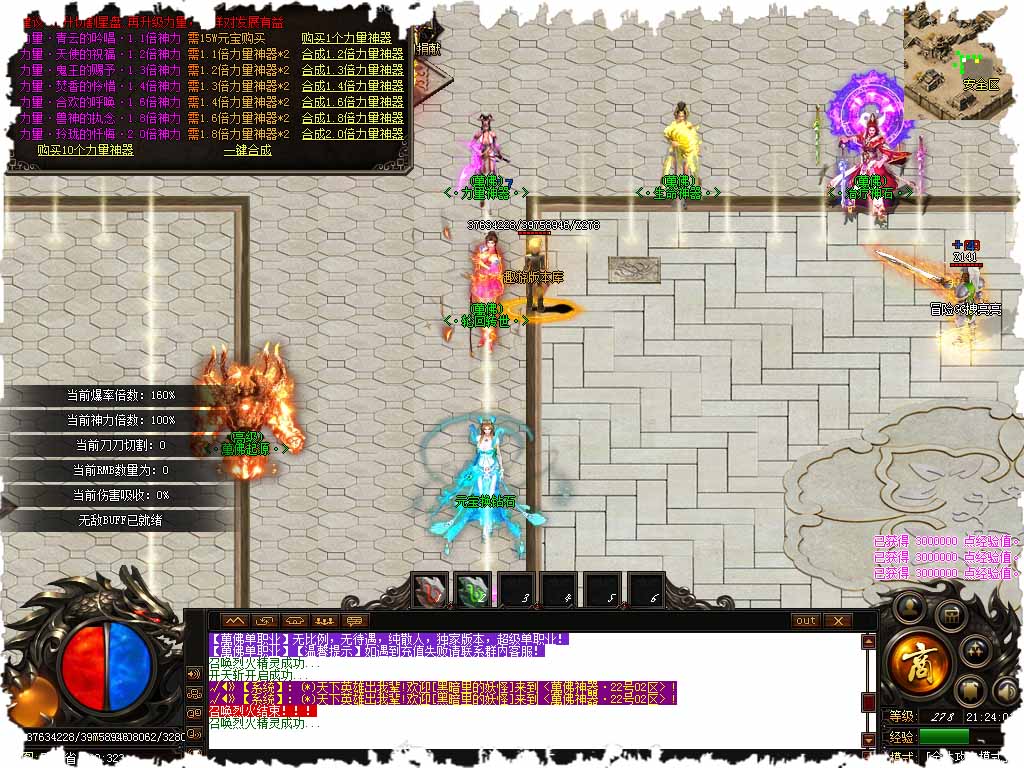Select the 合成1.4倍力量神器 link
The image size is (1024, 768).
(x=352, y=86)
